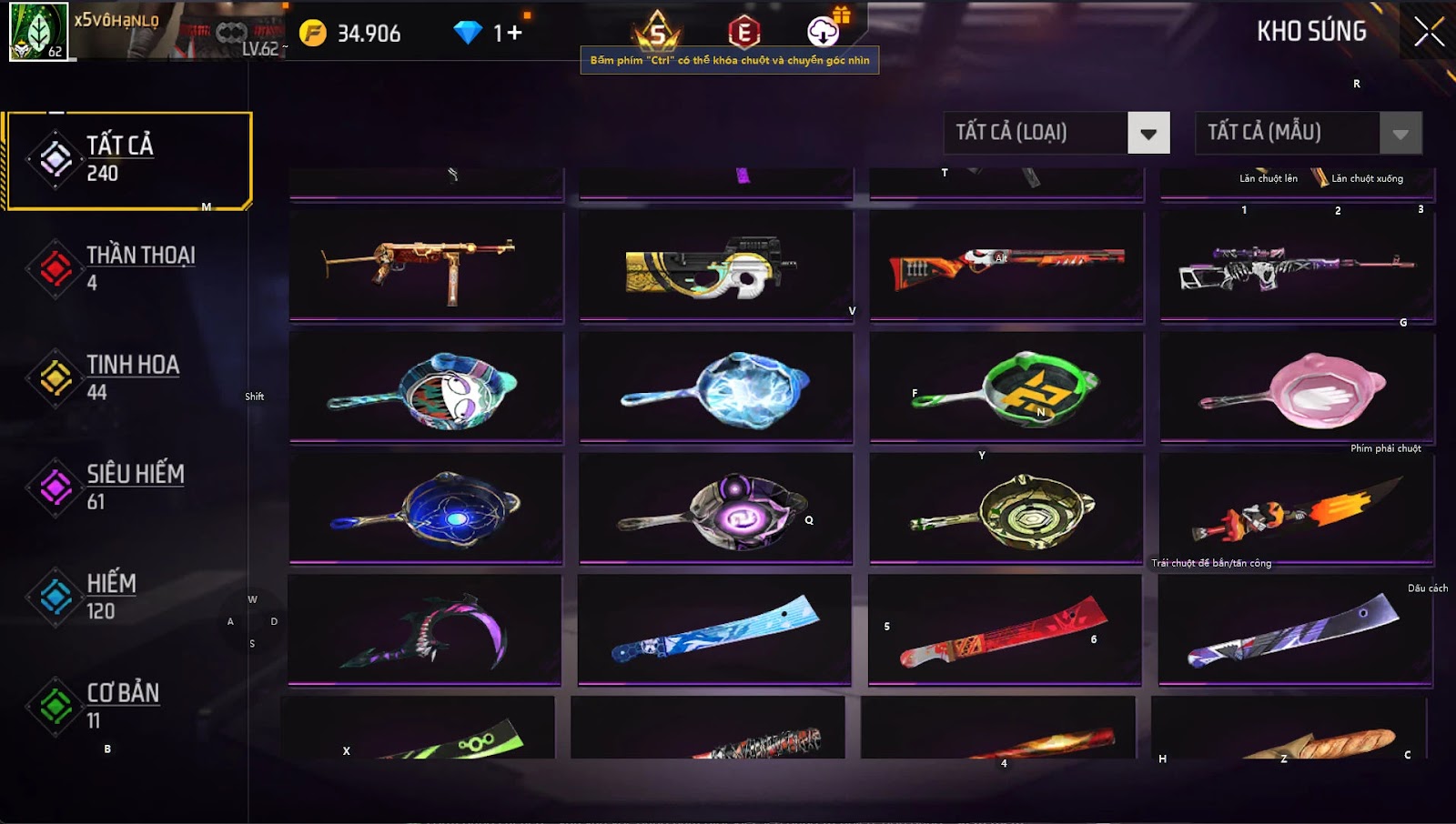Image resolution: width=1456 pixels, height=824 pixels.
Task: Pick the red machete skin
Action: click(1004, 629)
